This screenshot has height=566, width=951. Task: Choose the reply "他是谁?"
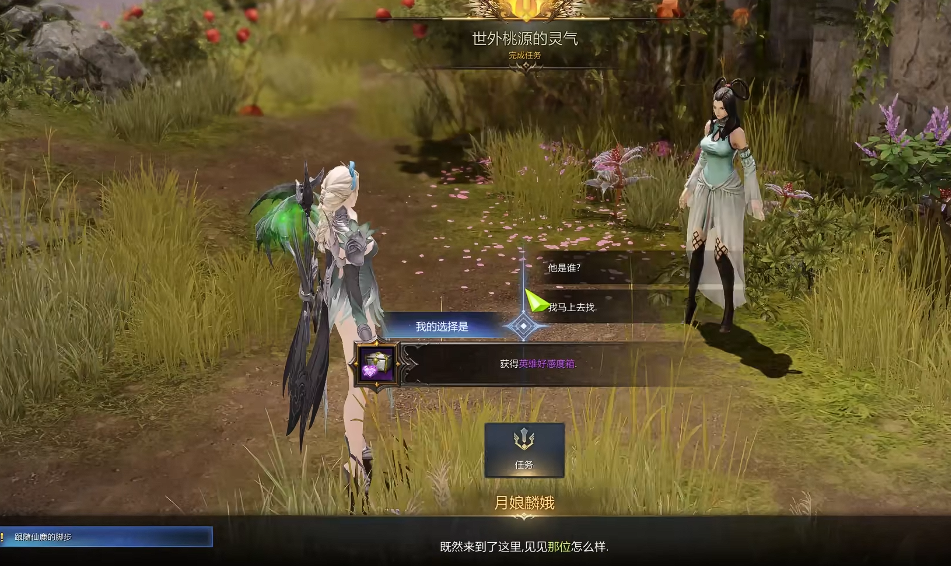[x=566, y=268]
